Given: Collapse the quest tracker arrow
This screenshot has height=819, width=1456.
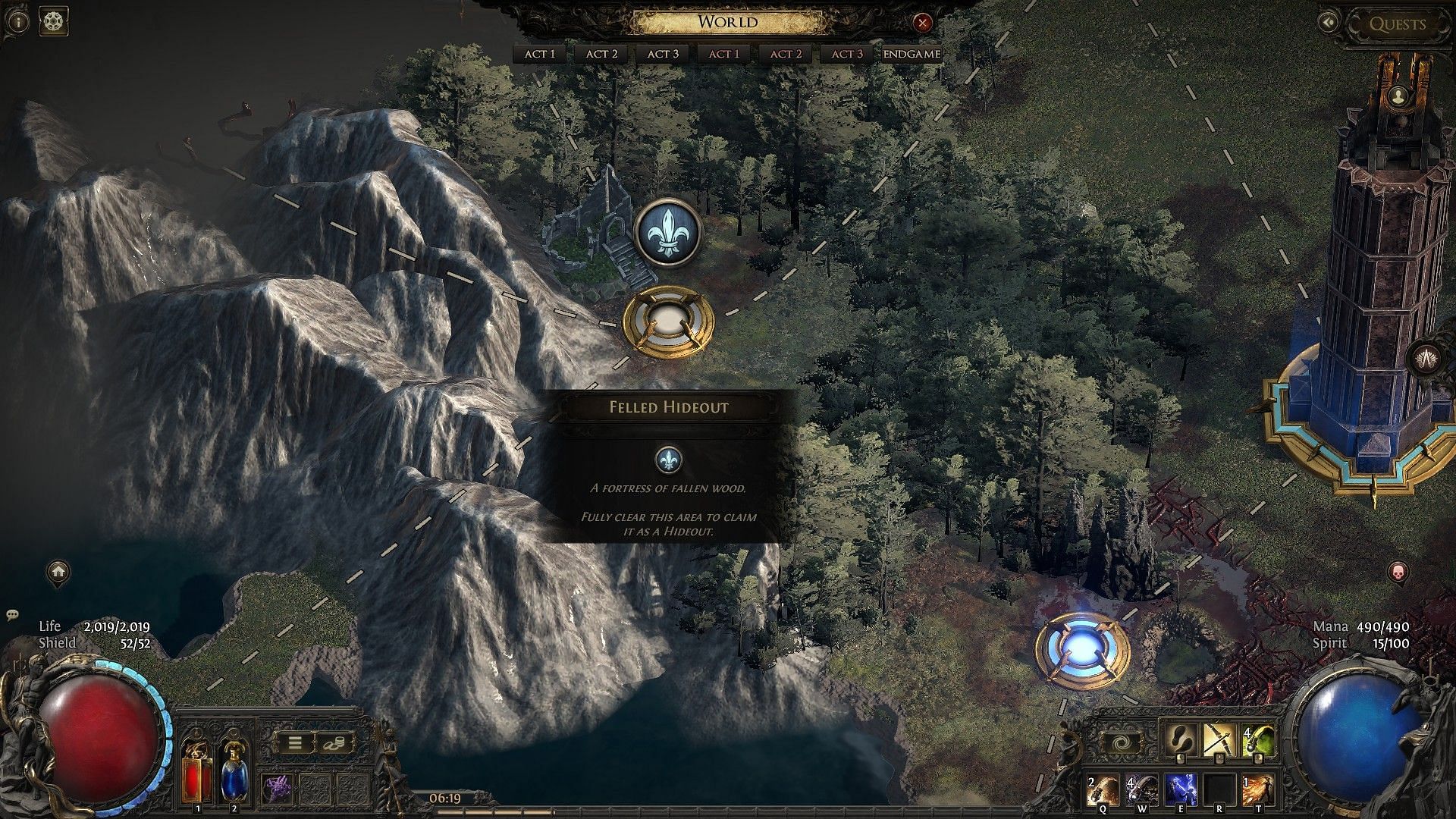Looking at the screenshot, I should coord(1329,23).
